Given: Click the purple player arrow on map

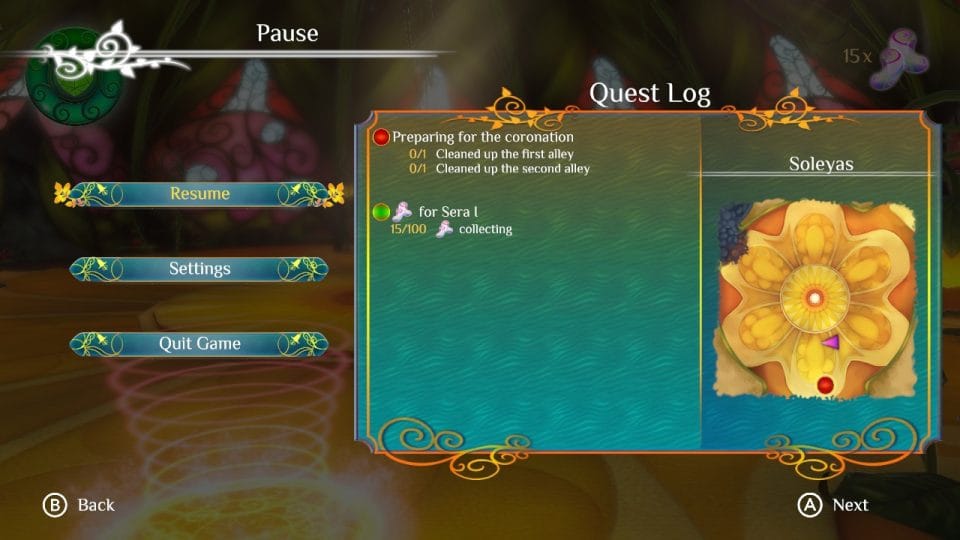Looking at the screenshot, I should click(x=831, y=342).
